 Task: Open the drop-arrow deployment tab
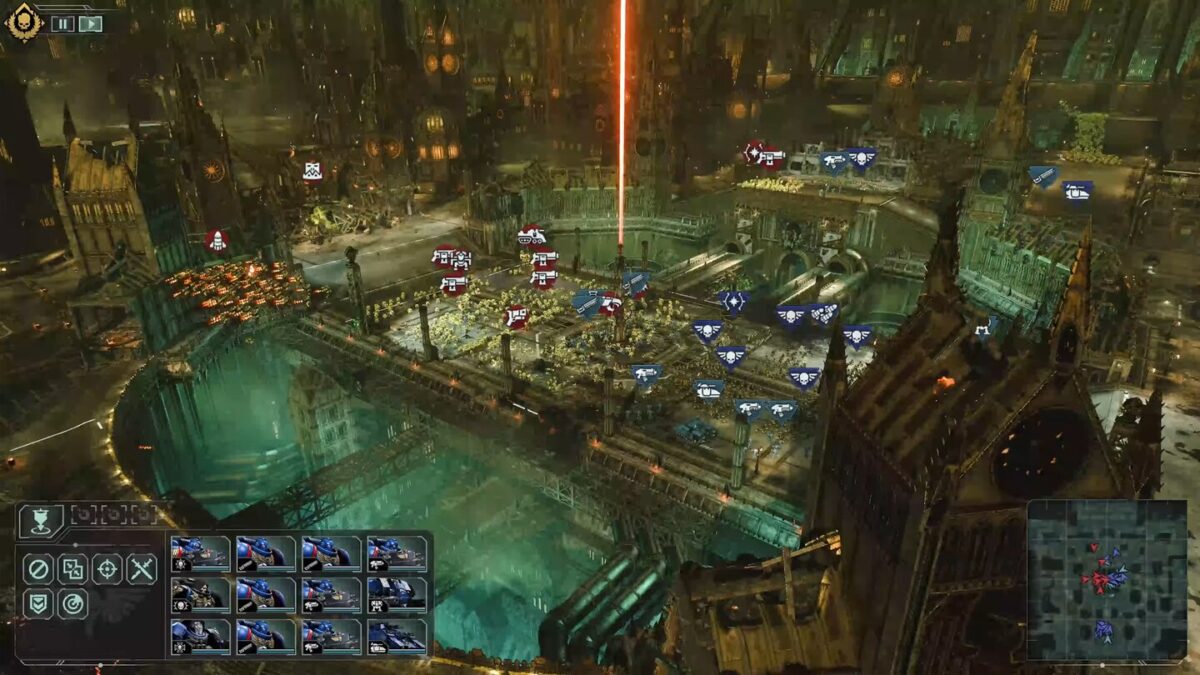(41, 518)
